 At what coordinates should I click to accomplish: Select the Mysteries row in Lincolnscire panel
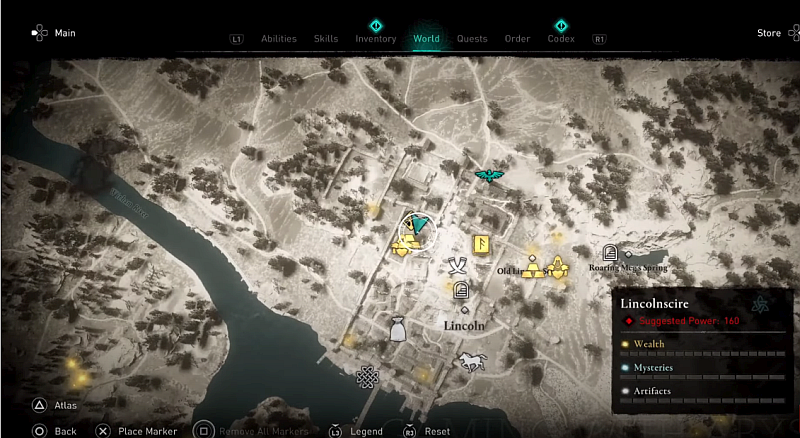[x=700, y=368]
